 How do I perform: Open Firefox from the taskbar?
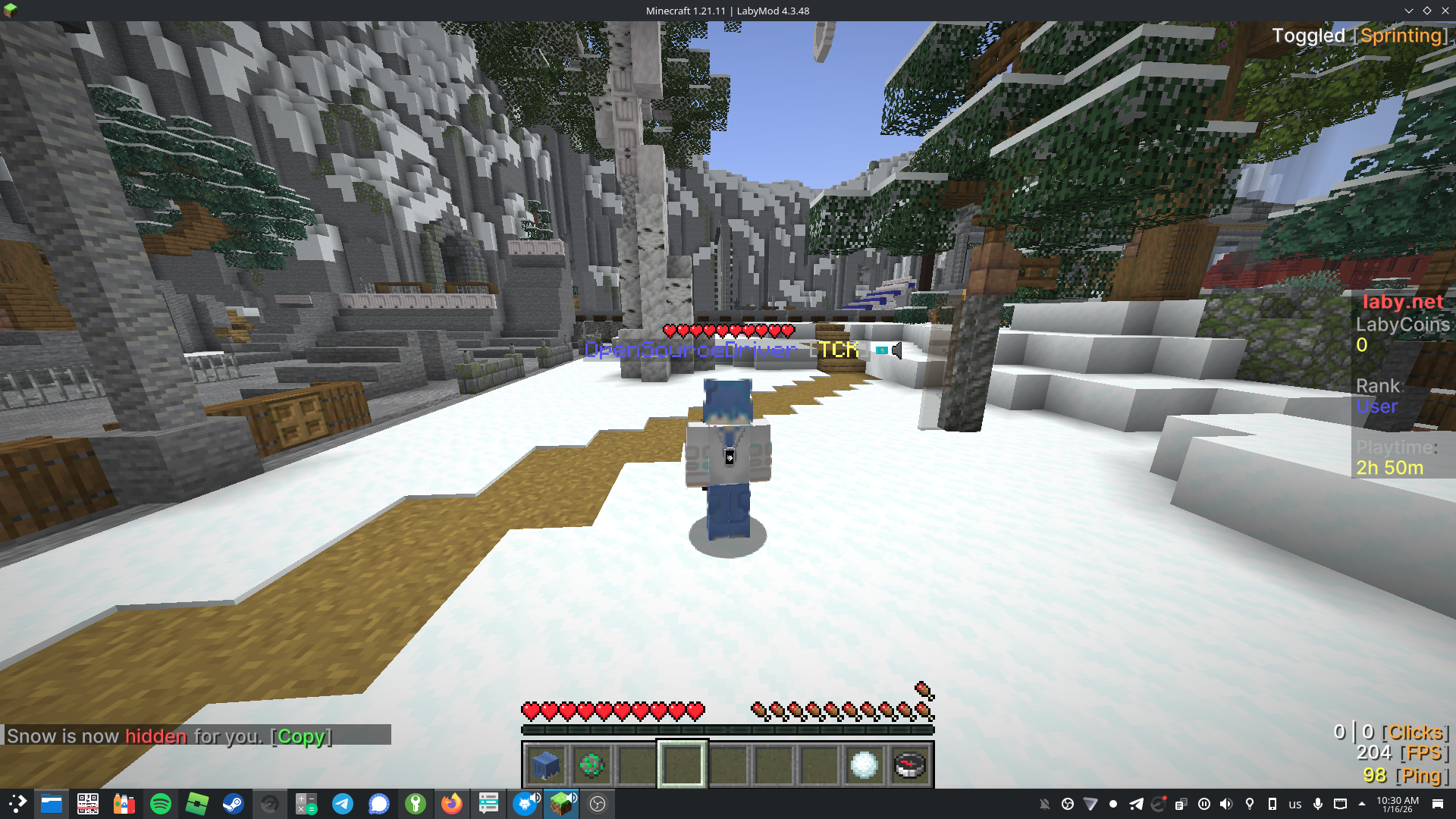(x=452, y=804)
